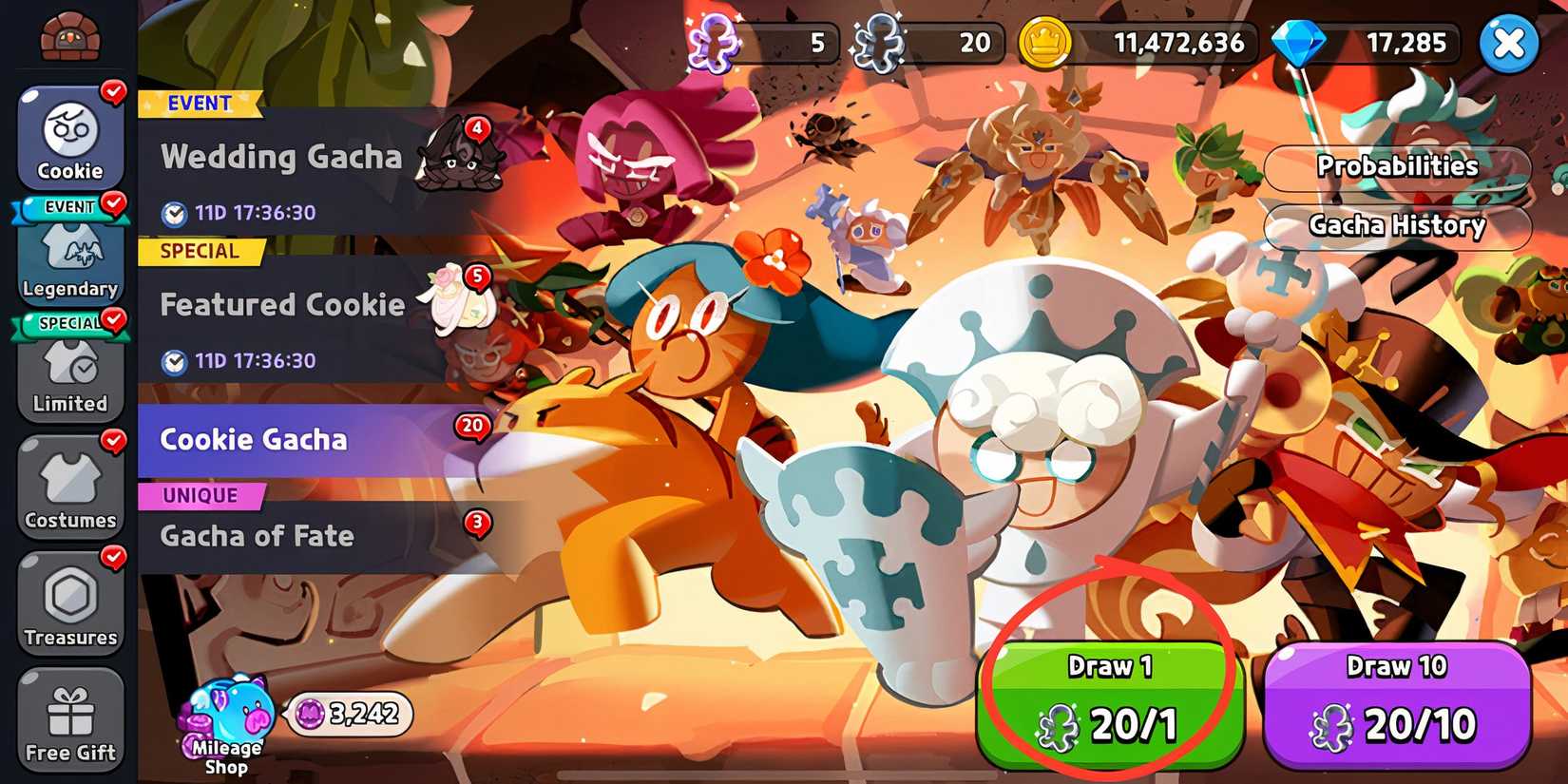1568x784 pixels.
Task: Select the Legendary event shirt icon
Action: (x=69, y=257)
